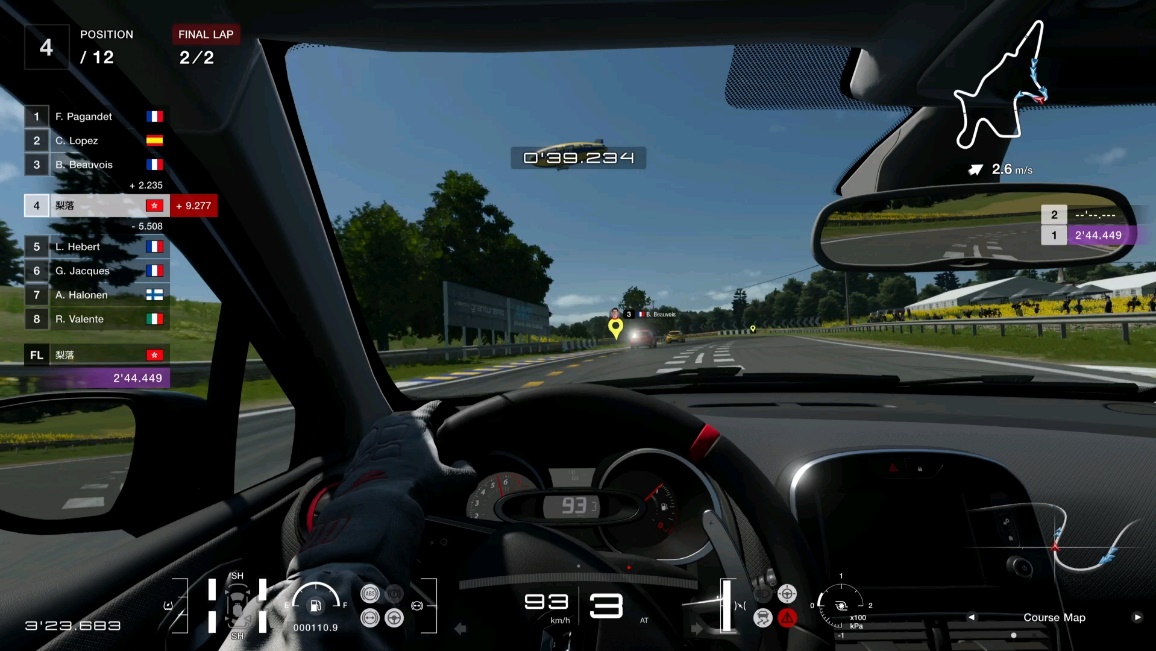Viewport: 1156px width, 651px height.
Task: Click the tyre wear car diagram
Action: click(237, 604)
